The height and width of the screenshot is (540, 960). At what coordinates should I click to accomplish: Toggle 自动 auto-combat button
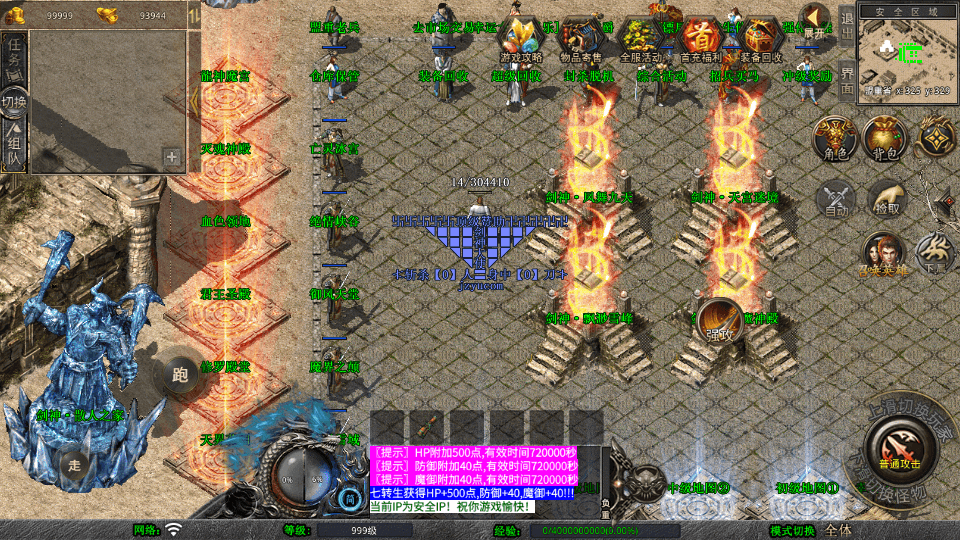coord(834,198)
